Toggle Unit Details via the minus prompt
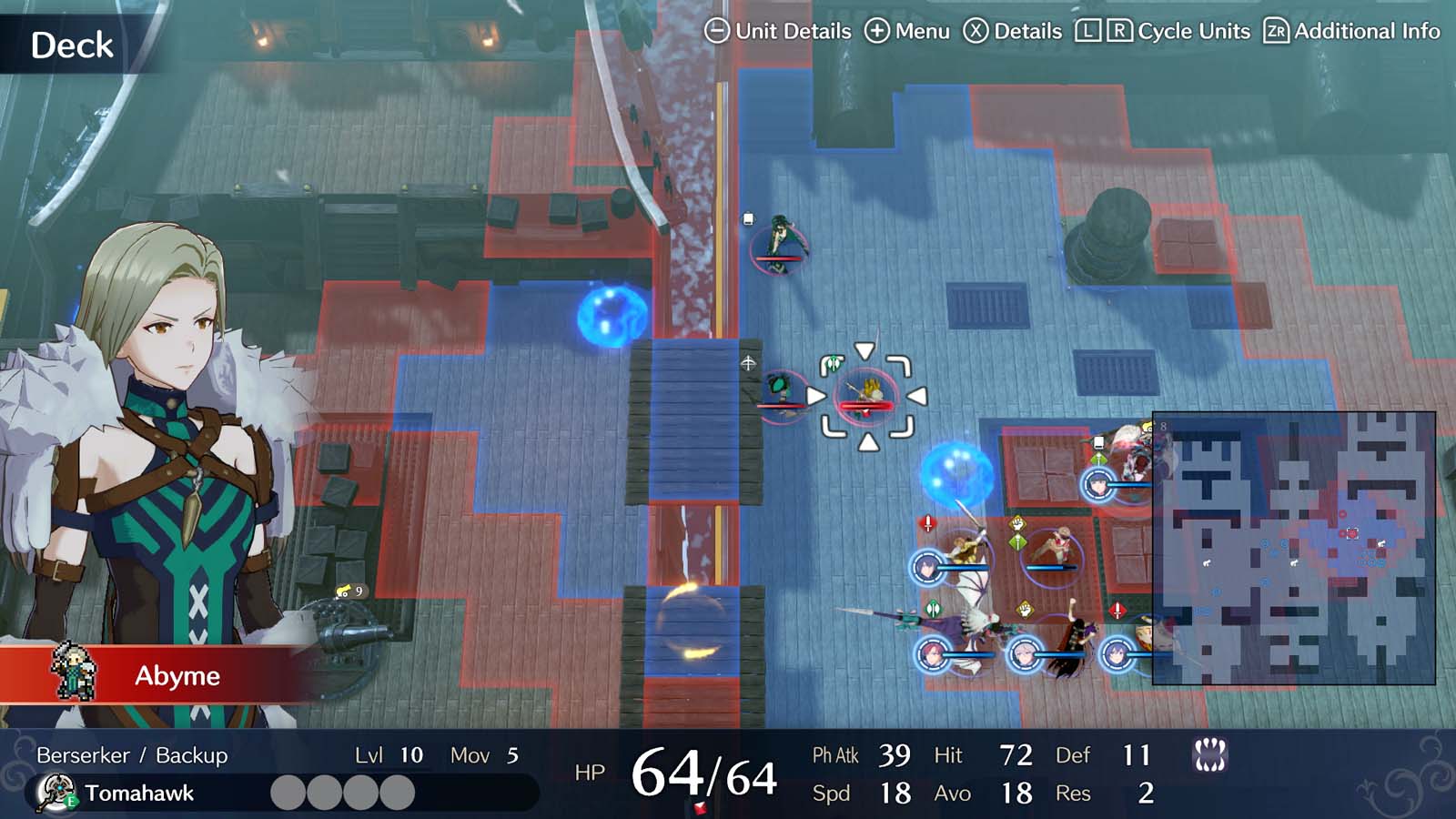This screenshot has width=1456, height=819. (716, 30)
